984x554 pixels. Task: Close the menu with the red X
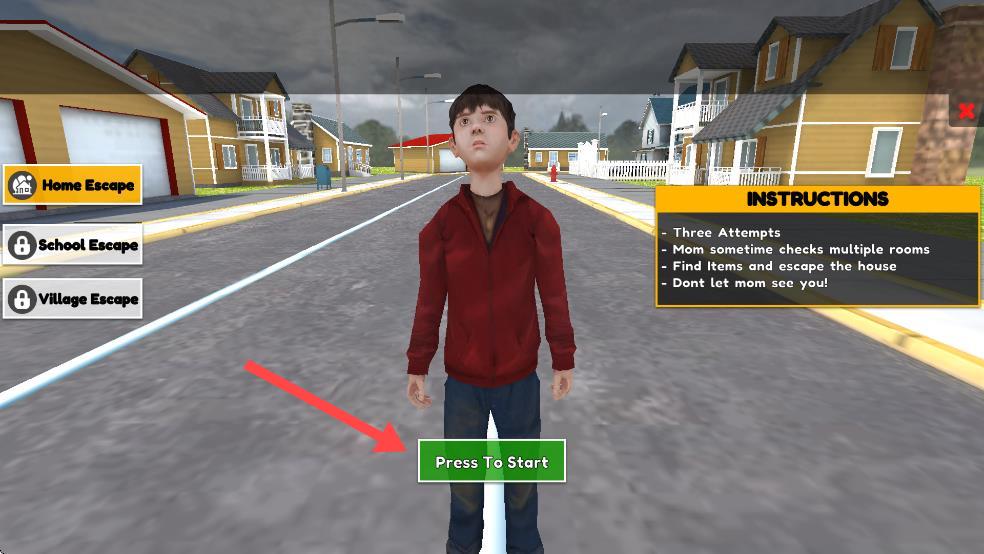click(966, 111)
